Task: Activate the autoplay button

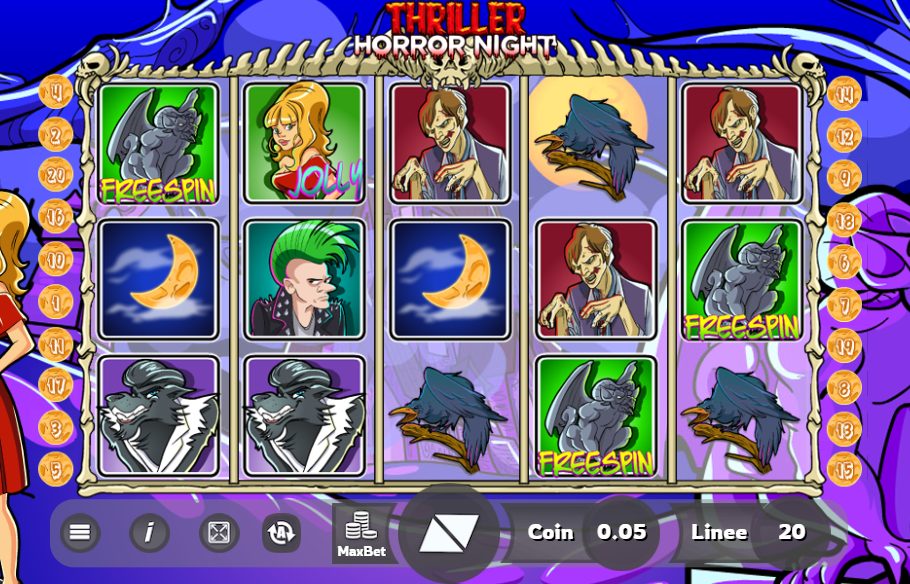Action: tap(281, 532)
